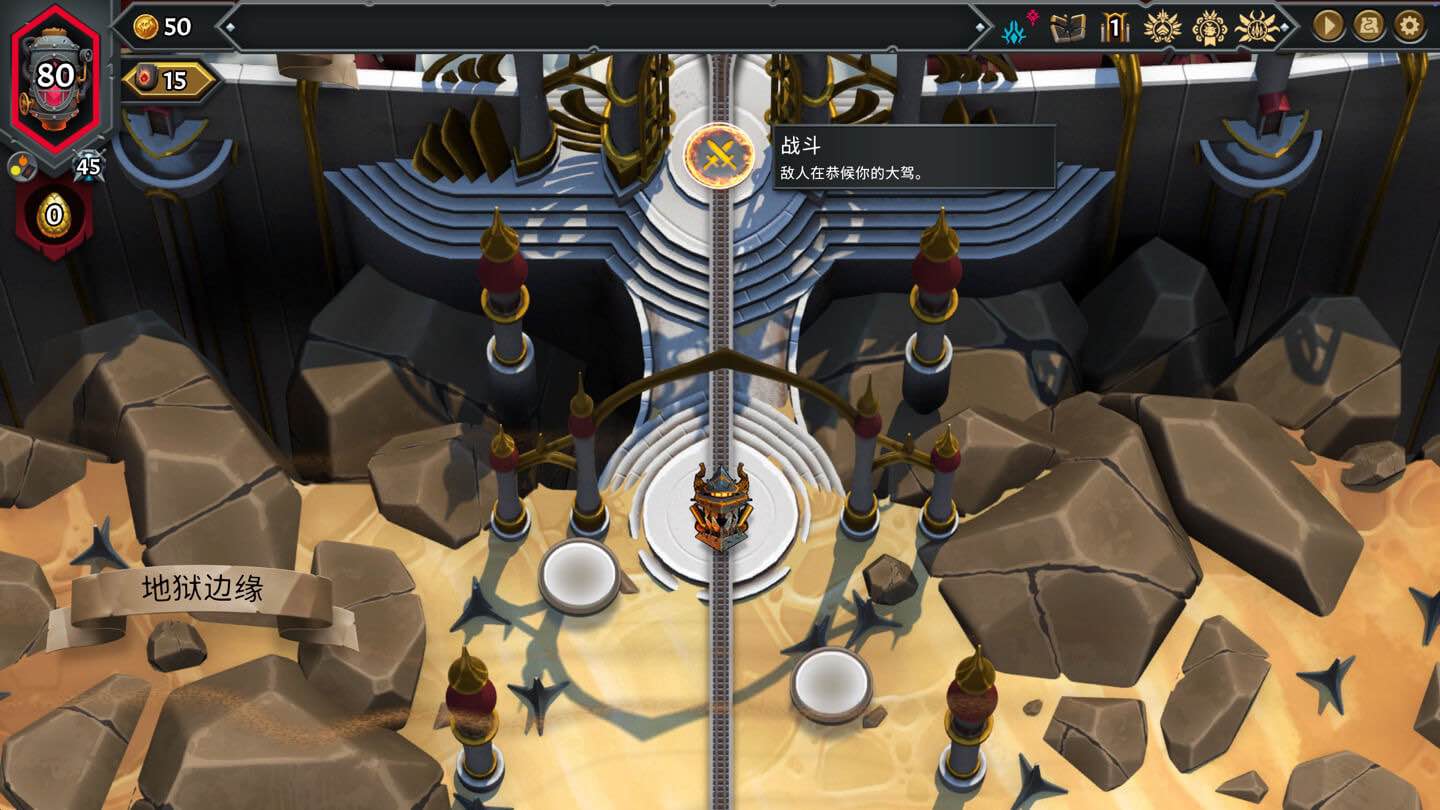Click the play arrow button at top right
The image size is (1440, 810).
(1323, 28)
